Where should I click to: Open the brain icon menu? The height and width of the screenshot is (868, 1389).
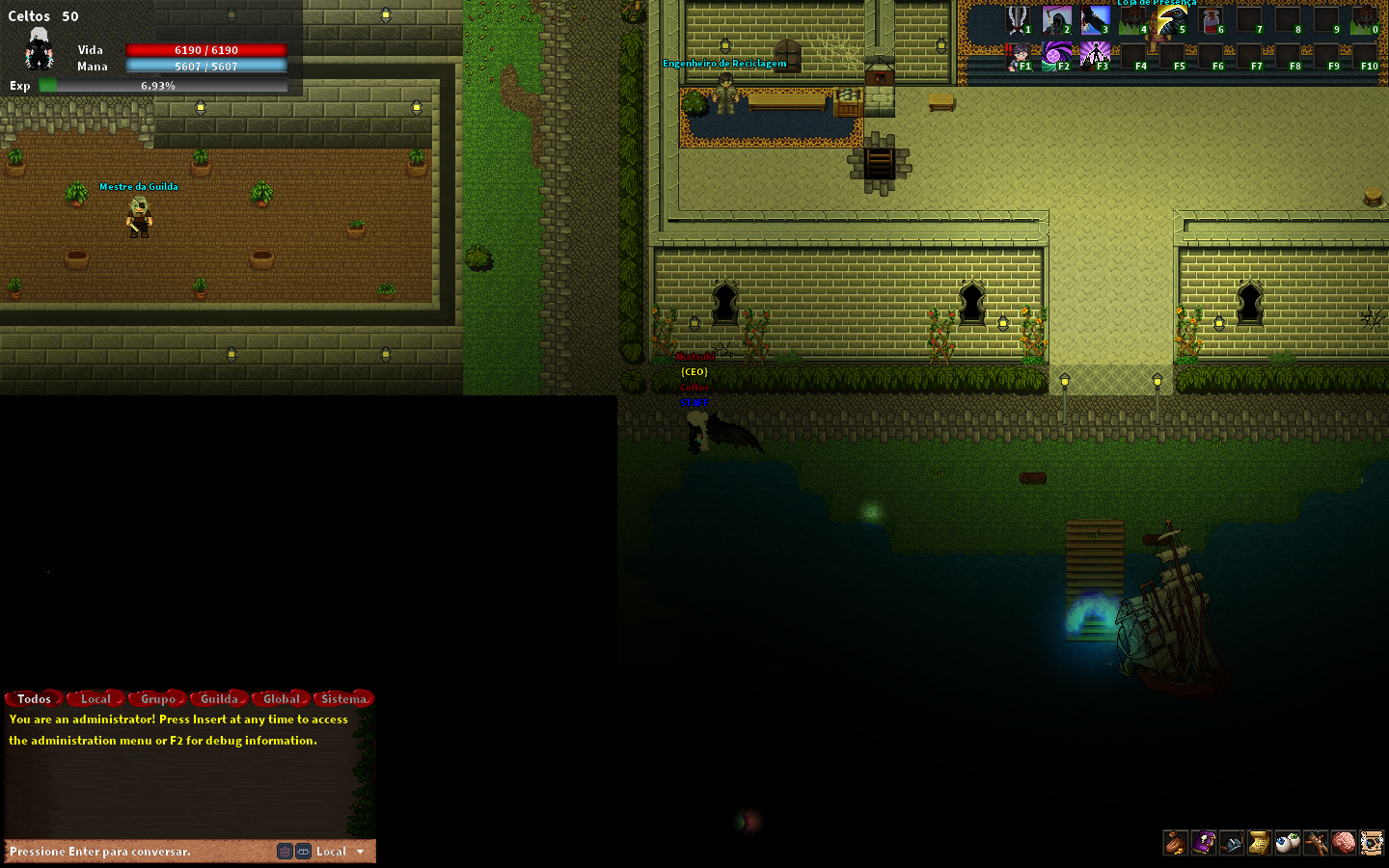pos(1342,843)
